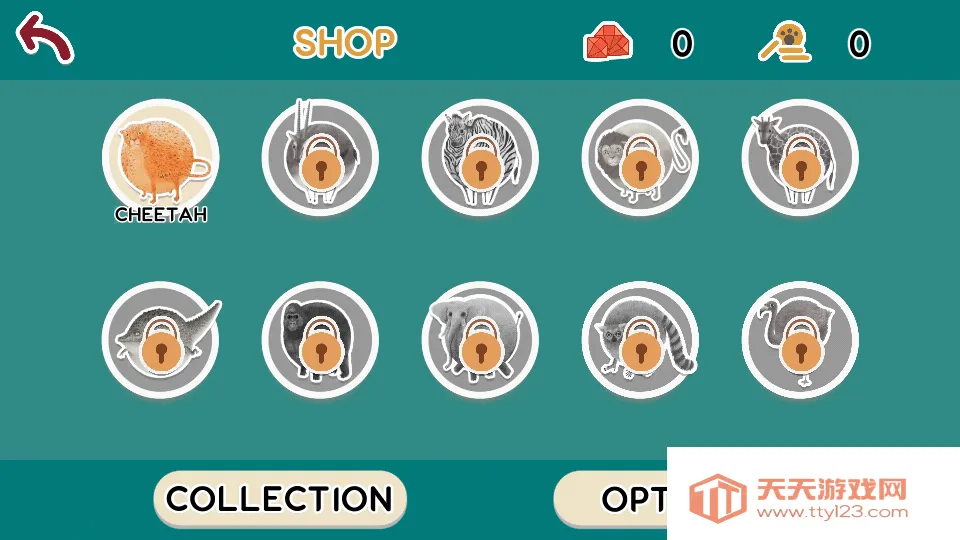This screenshot has width=960, height=540.
Task: Select the locked crocodile animal
Action: coord(160,340)
